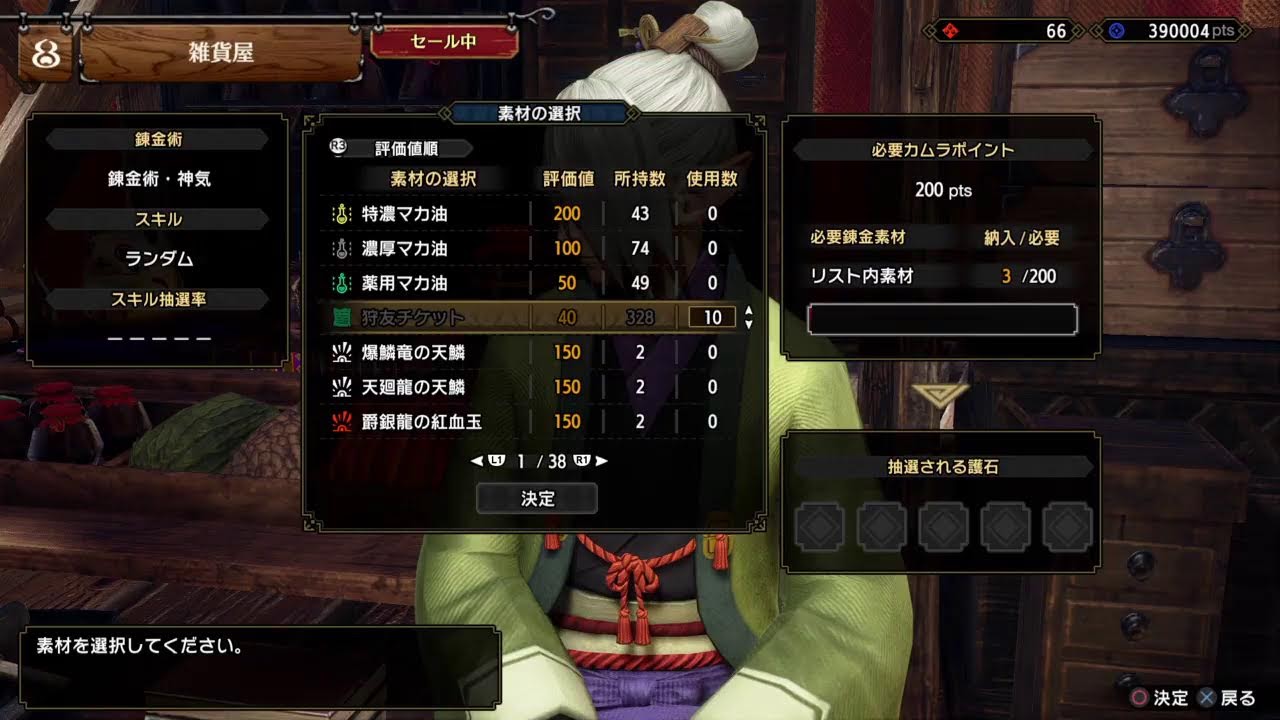Go to the previous material page arrow
Screen dimensions: 1280x720
pyautogui.click(x=476, y=461)
